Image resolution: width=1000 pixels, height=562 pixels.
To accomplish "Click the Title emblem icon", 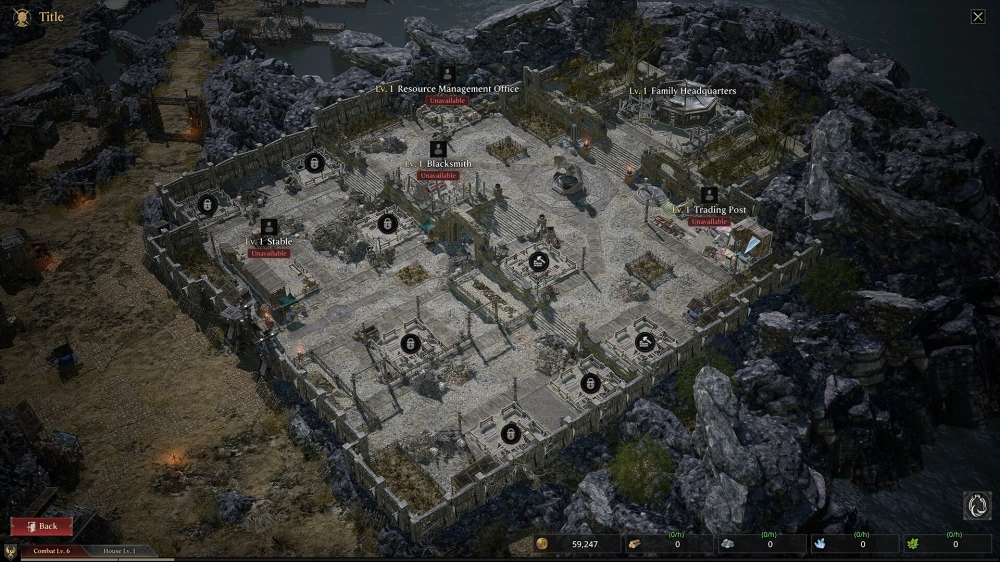I will [21, 17].
